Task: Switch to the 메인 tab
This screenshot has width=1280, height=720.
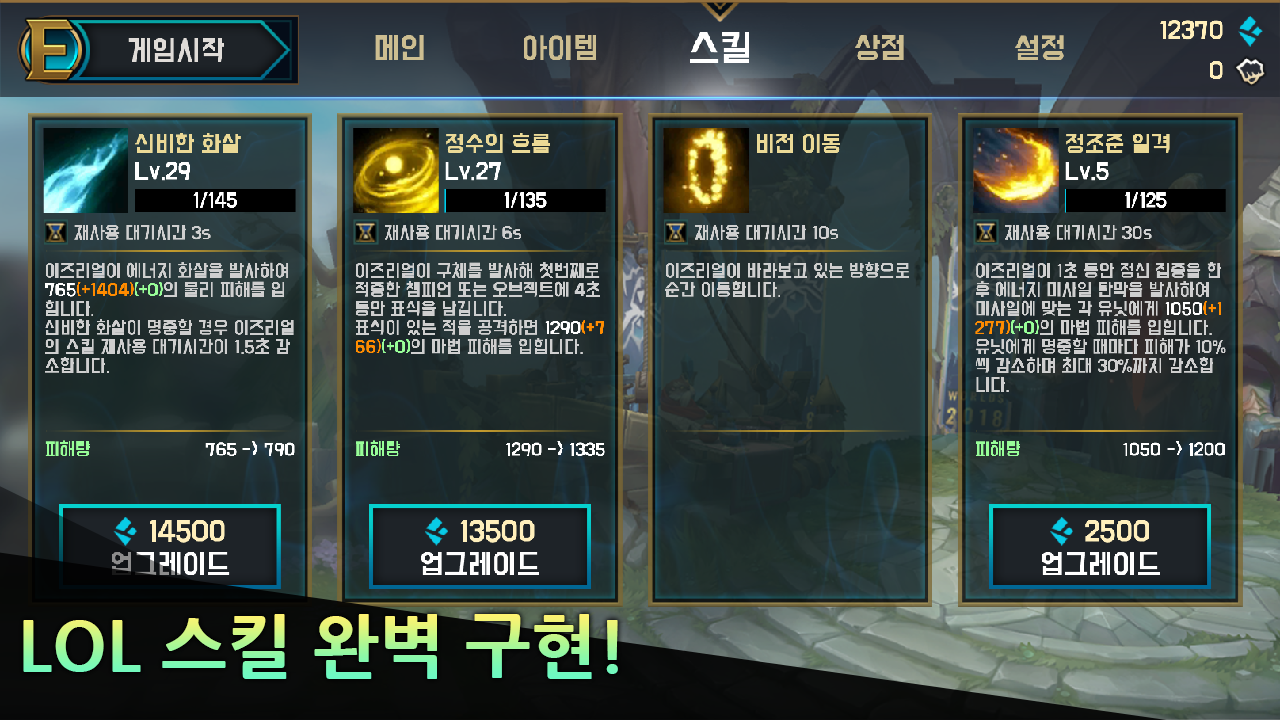Action: pos(399,48)
